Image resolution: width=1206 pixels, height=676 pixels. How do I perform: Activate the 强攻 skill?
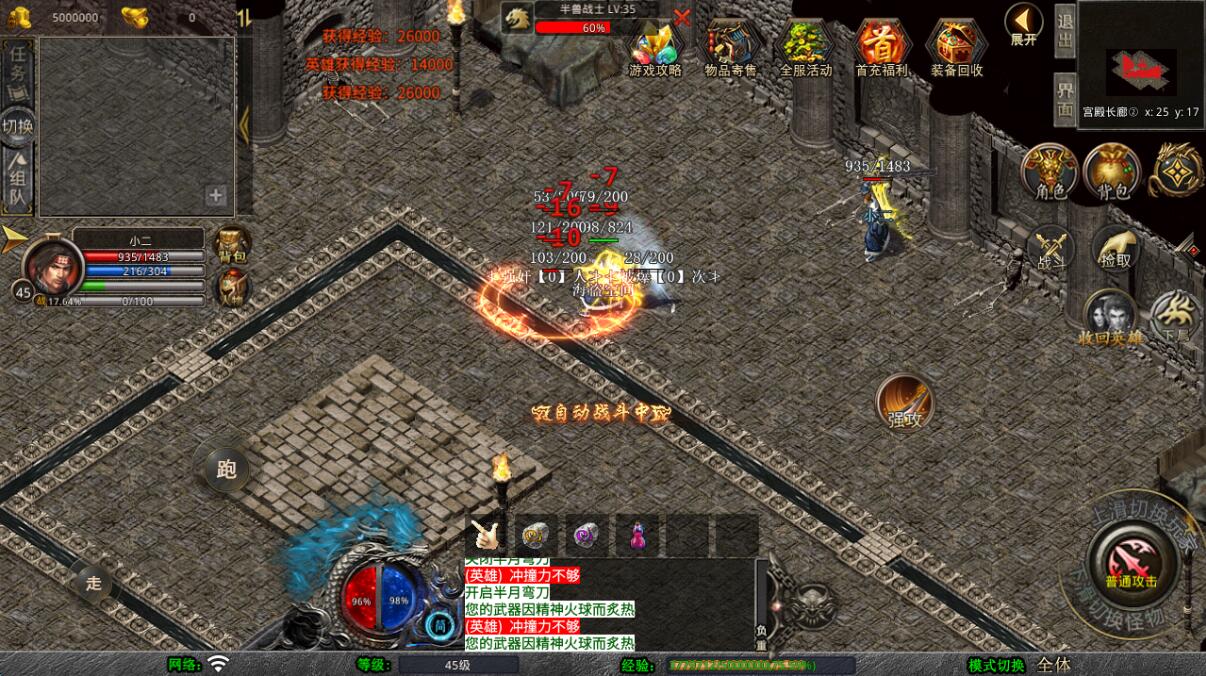905,402
